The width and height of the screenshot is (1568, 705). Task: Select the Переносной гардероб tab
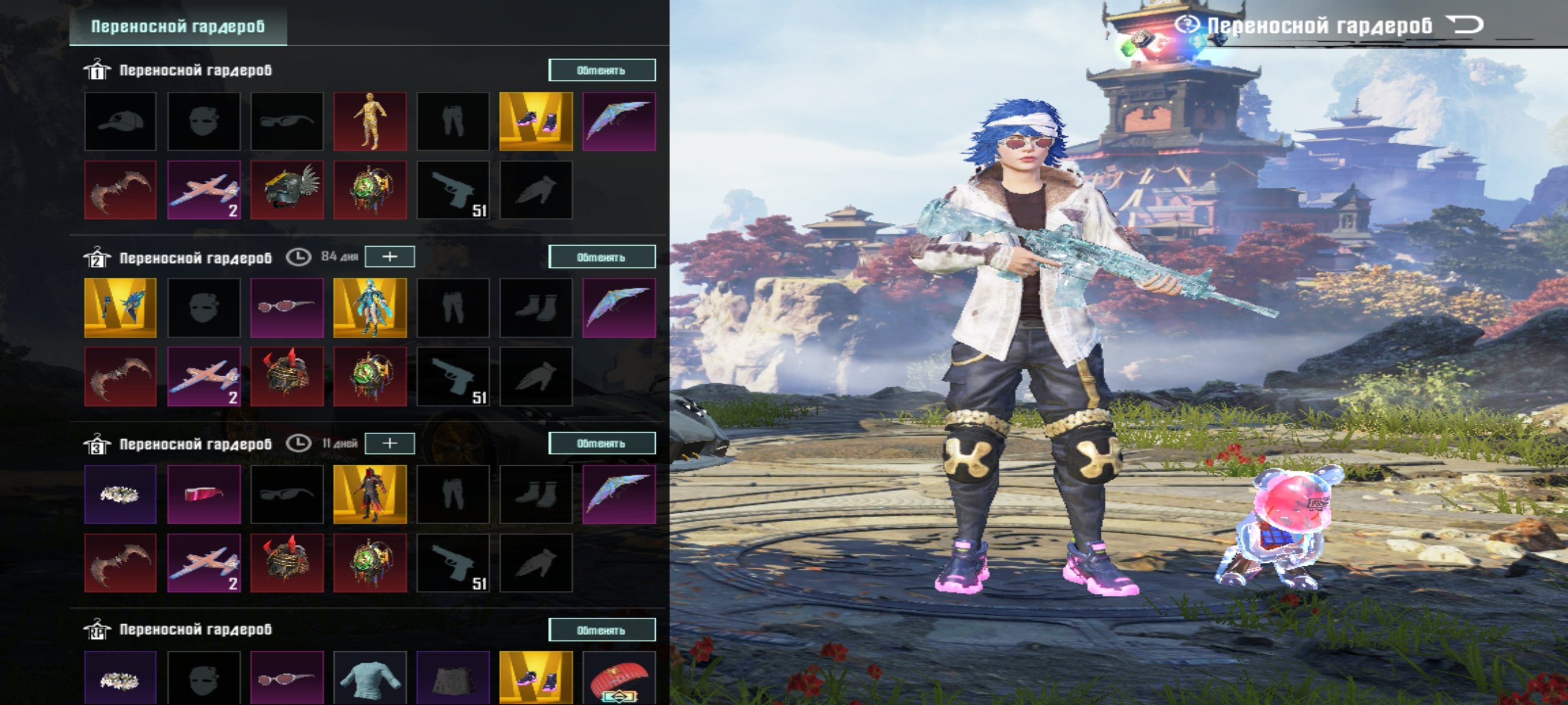coord(177,26)
